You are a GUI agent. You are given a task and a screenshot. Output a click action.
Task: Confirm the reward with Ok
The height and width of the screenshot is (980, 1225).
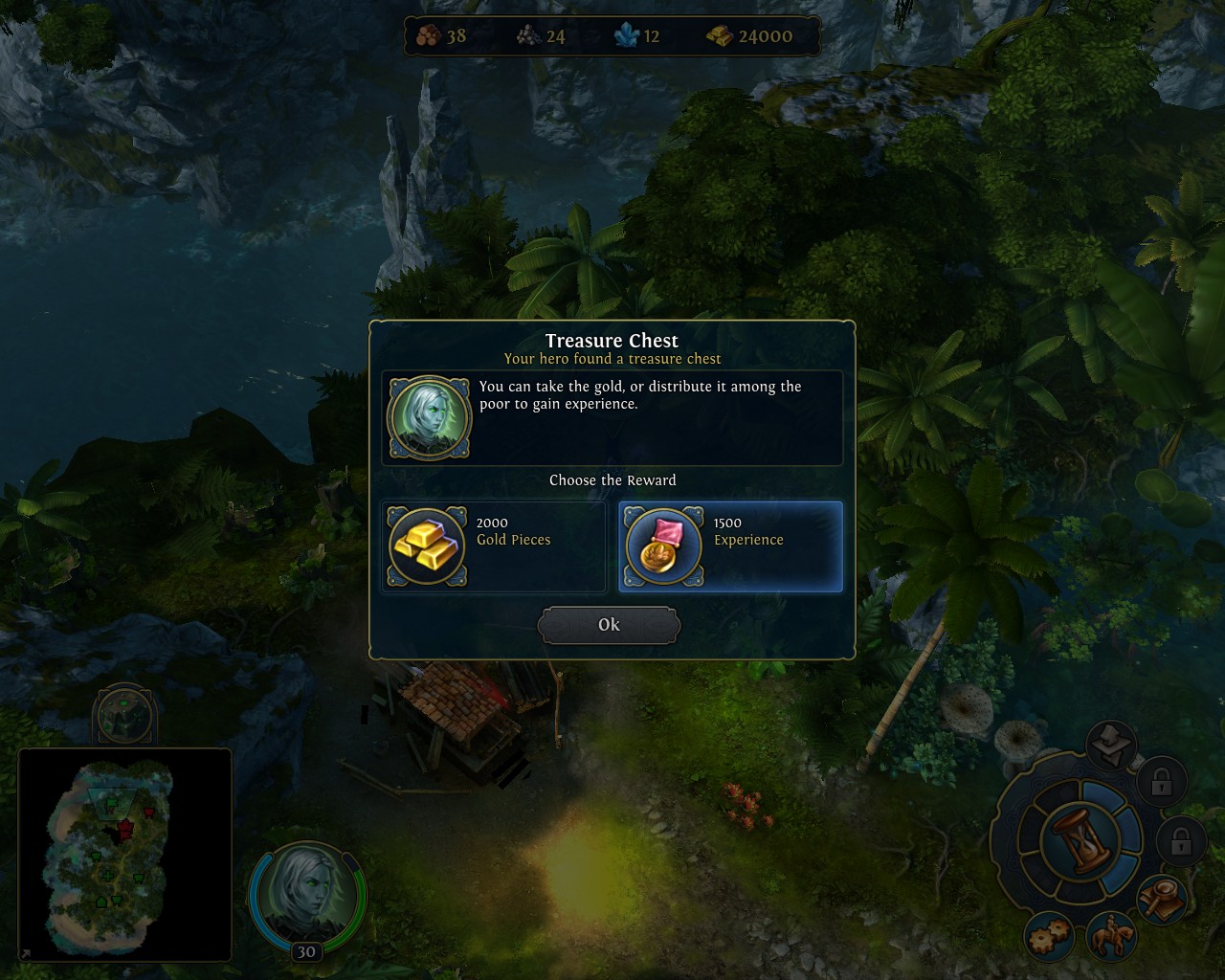coord(609,625)
